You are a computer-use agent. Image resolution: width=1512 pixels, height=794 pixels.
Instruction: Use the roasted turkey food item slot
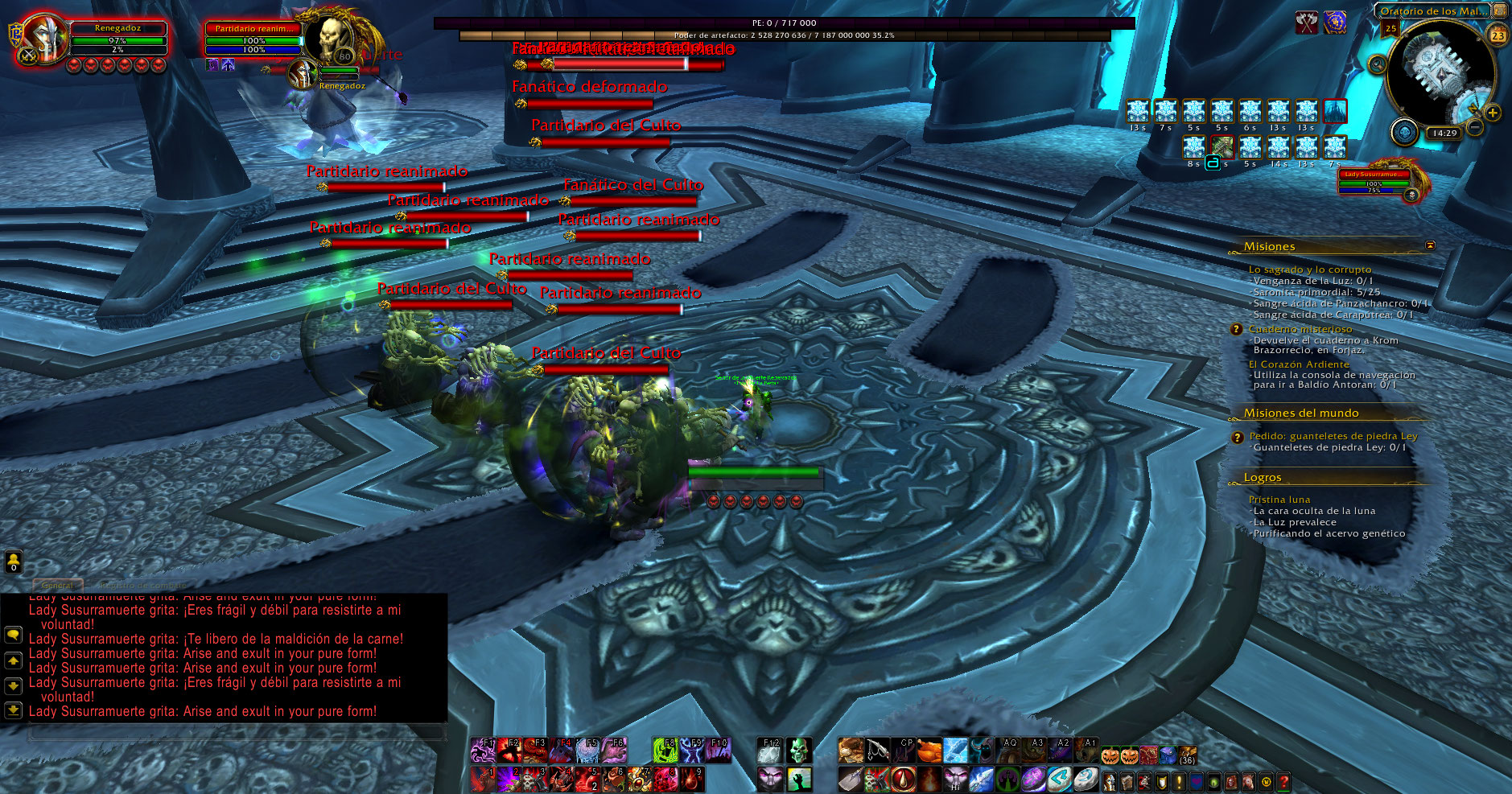(x=929, y=751)
